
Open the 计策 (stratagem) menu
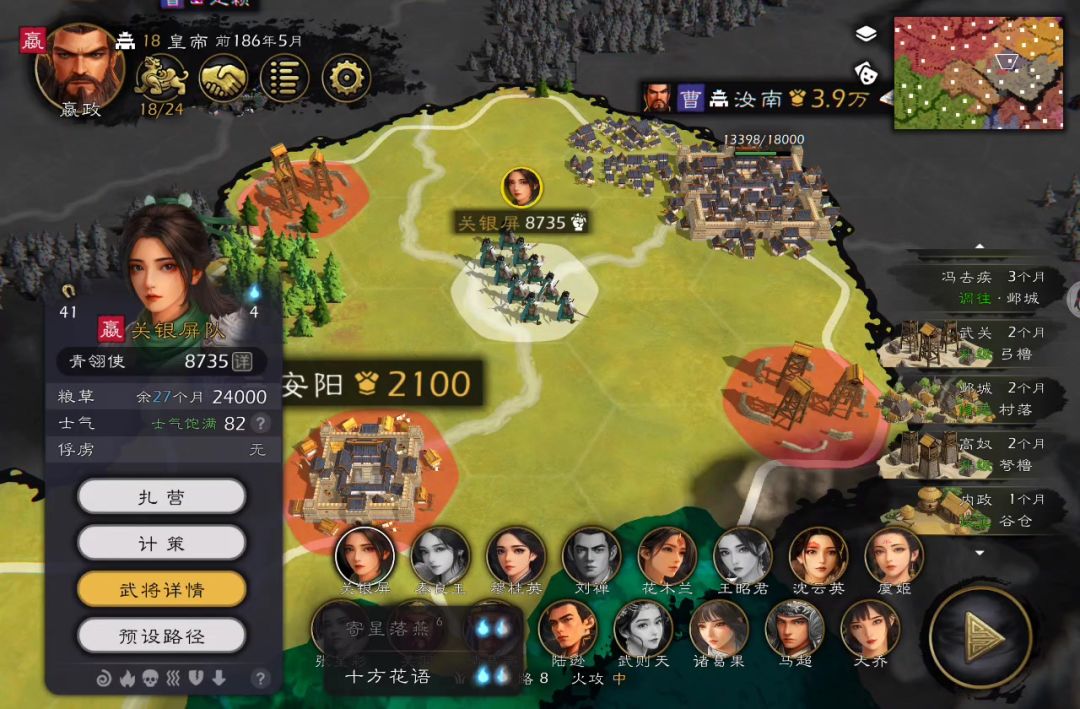tap(161, 543)
